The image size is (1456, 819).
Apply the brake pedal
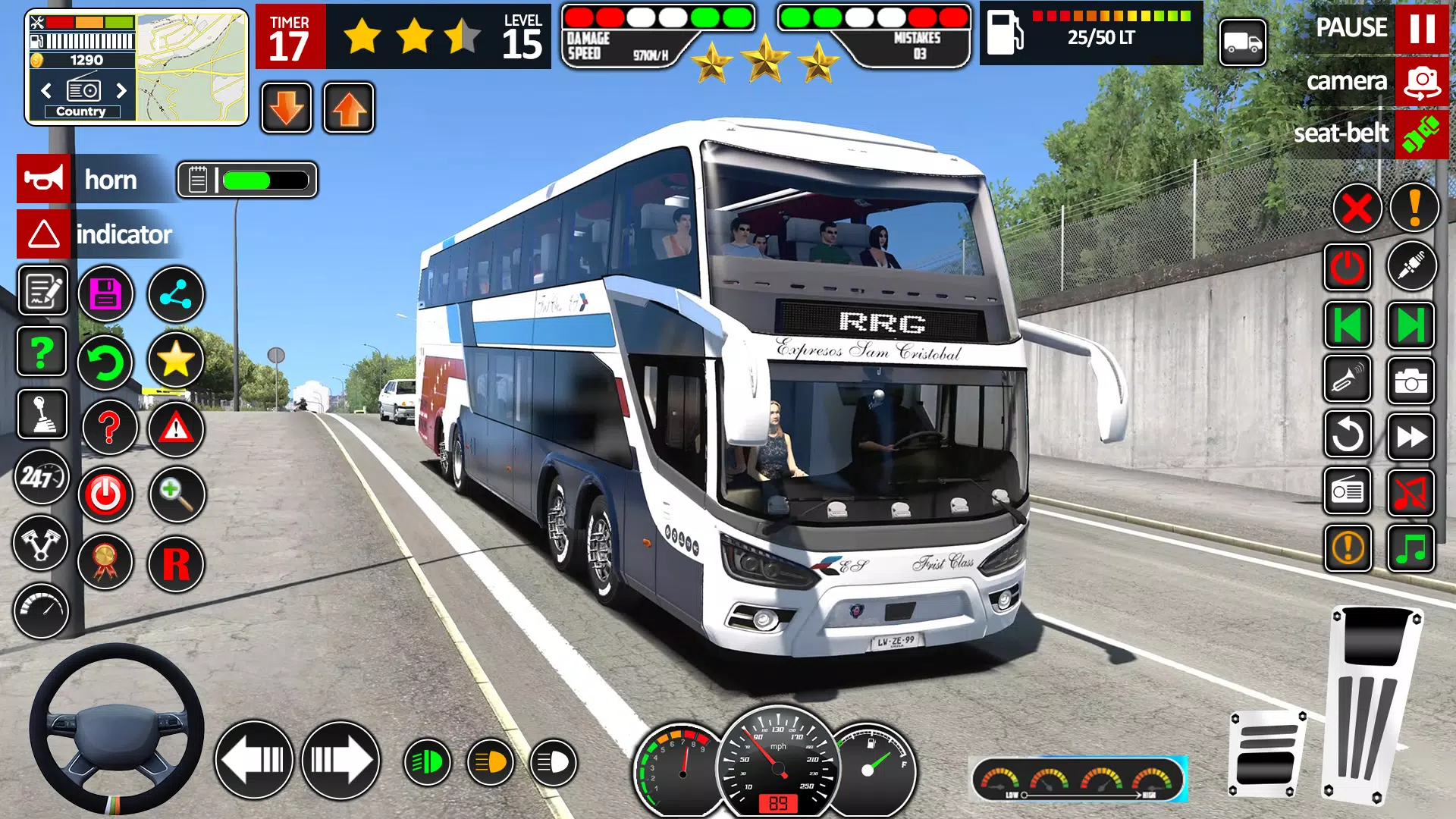coord(1266,755)
